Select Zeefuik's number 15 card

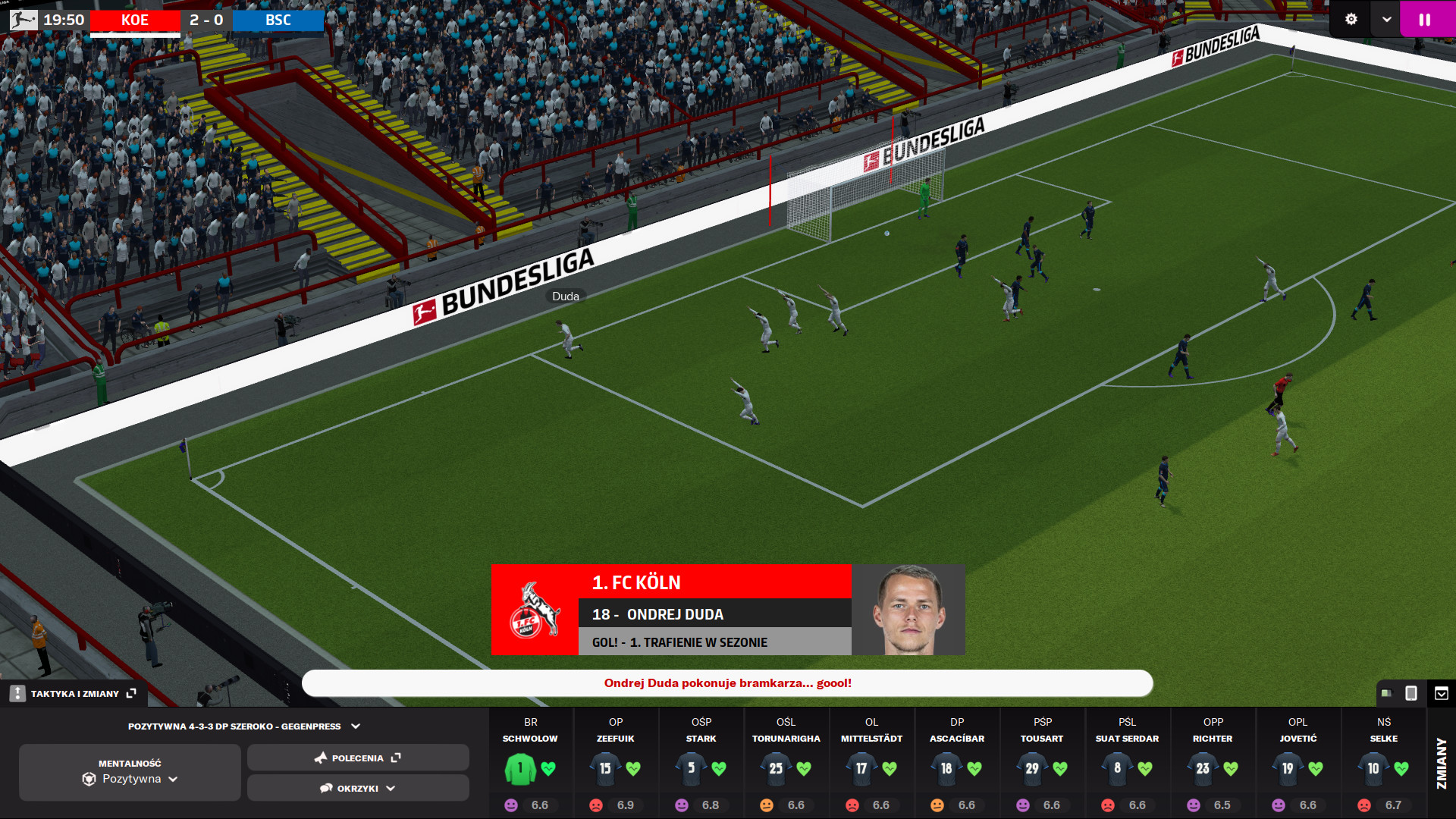(605, 768)
